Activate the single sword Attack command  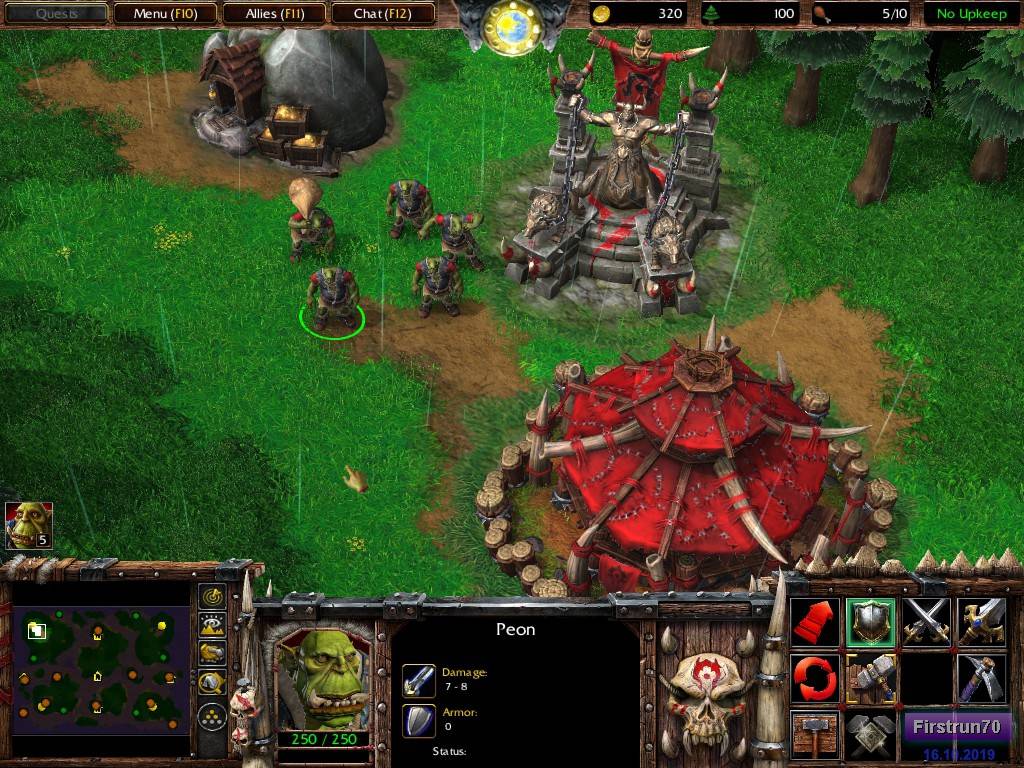click(980, 622)
